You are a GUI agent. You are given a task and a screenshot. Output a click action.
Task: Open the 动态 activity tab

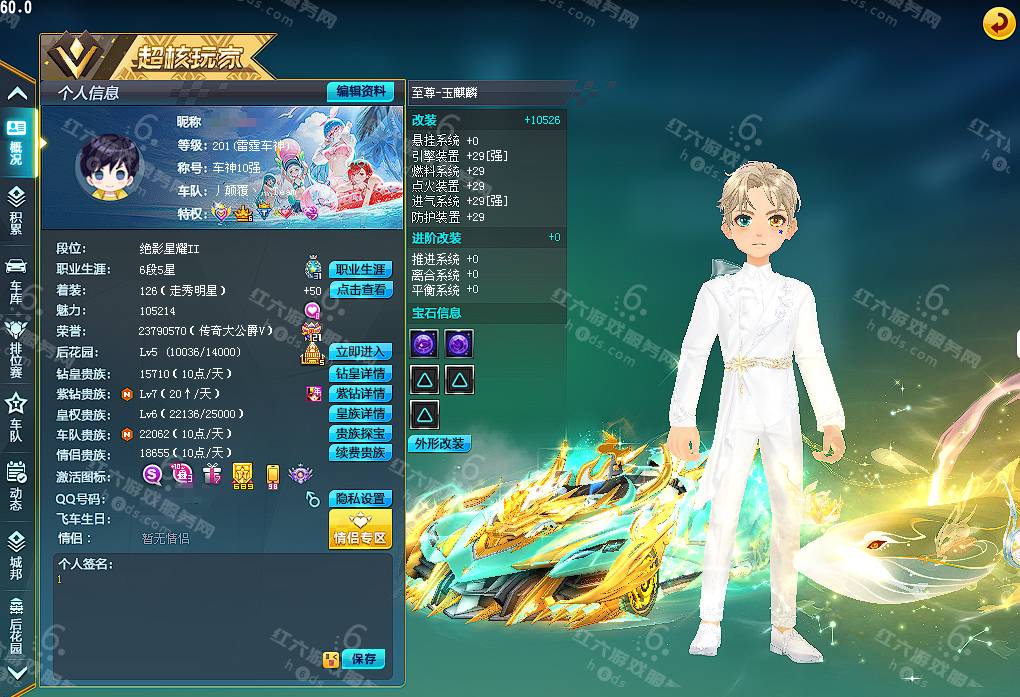pyautogui.click(x=16, y=485)
